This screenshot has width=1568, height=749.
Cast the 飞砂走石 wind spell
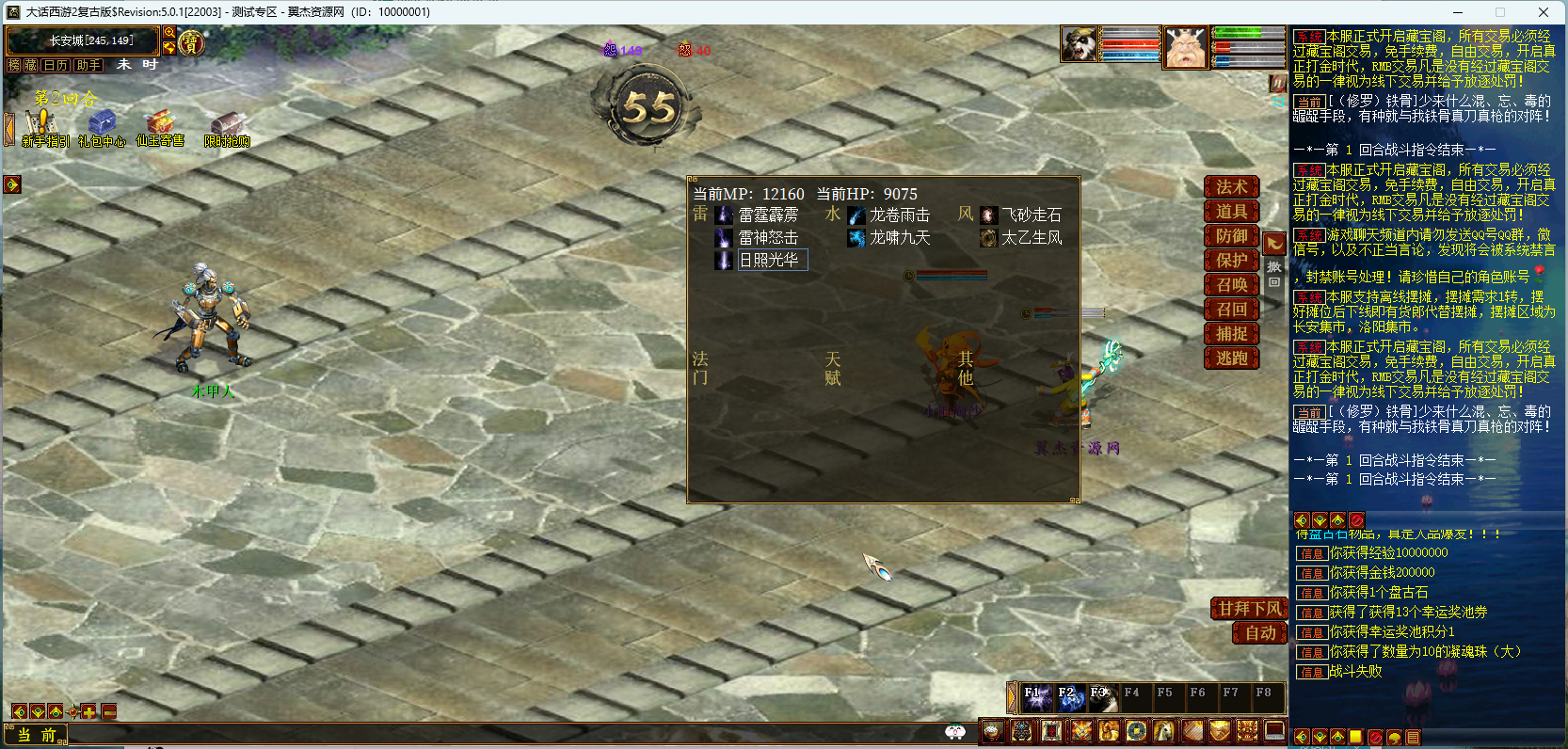[x=1031, y=215]
